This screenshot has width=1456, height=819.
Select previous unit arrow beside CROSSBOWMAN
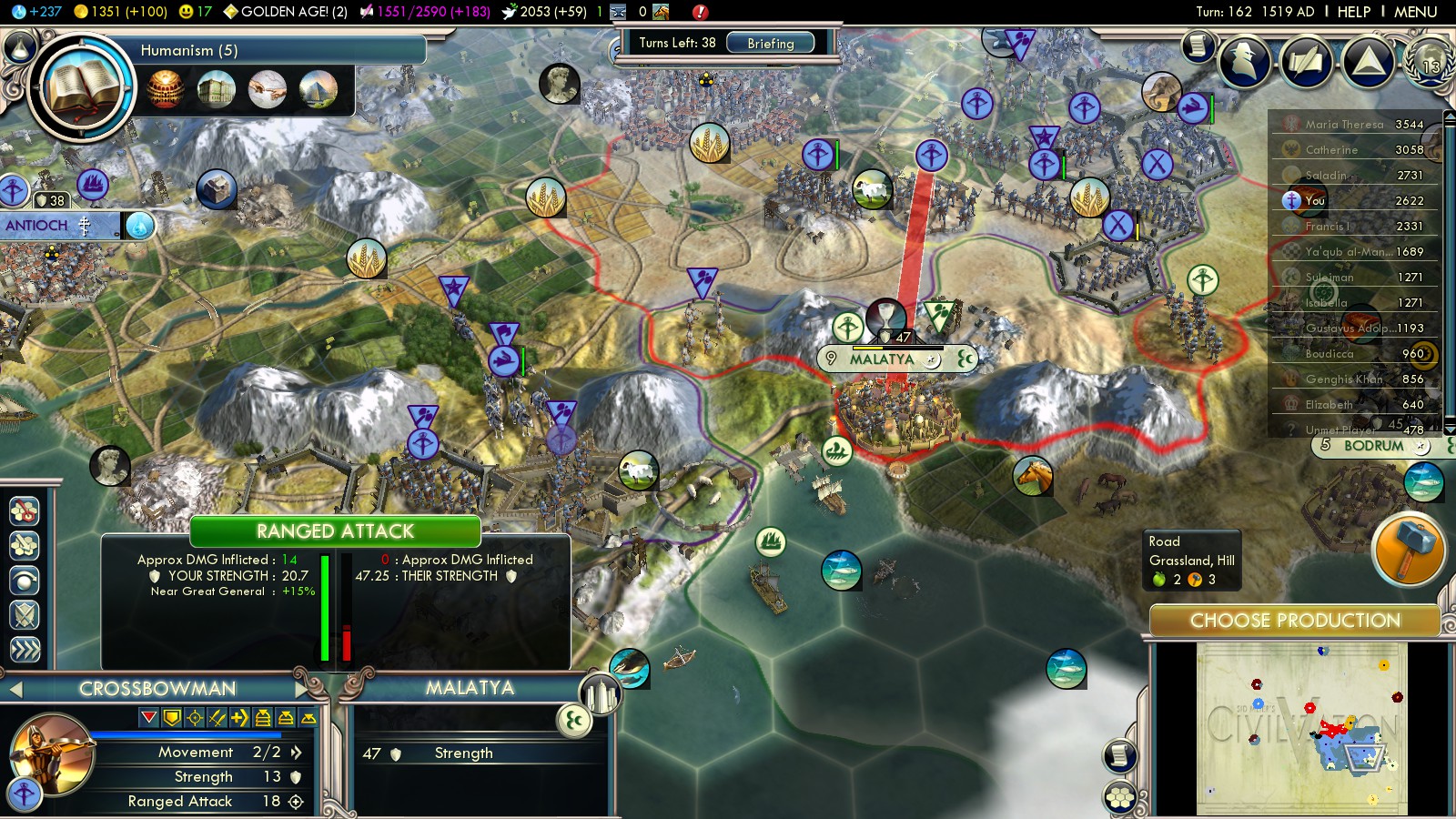coord(15,689)
